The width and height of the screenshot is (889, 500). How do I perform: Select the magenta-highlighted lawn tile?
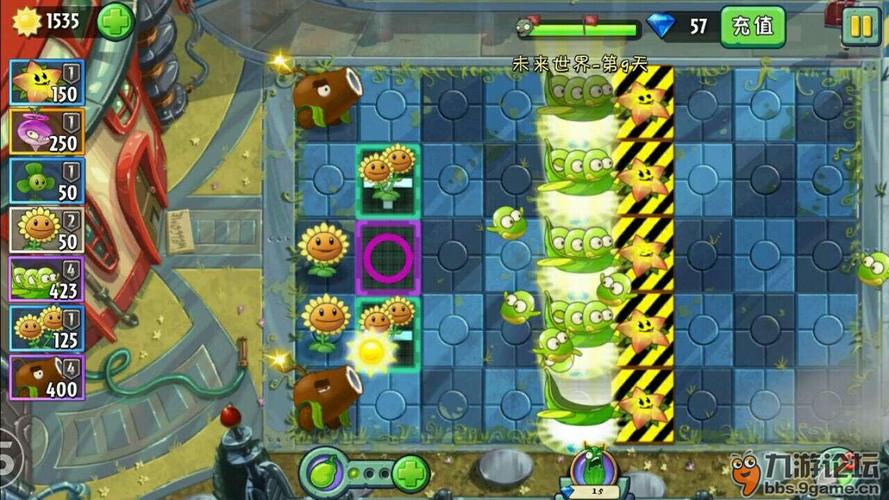coord(387,257)
